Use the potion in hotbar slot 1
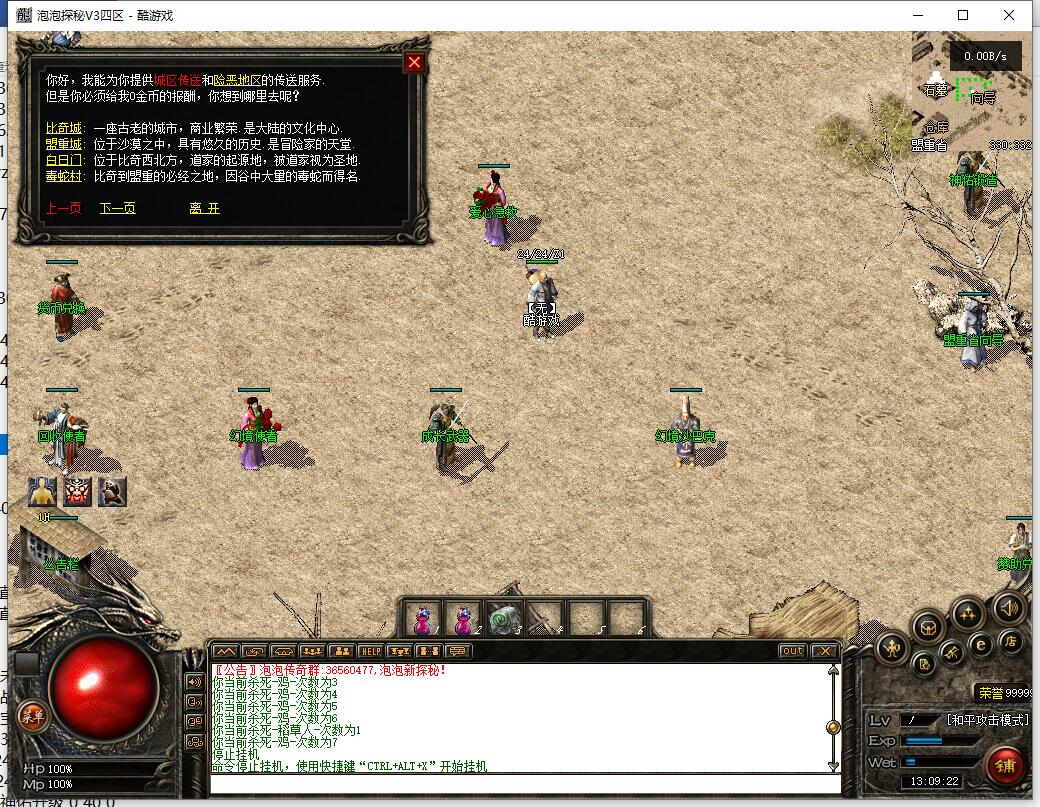The height and width of the screenshot is (807, 1040). [x=423, y=619]
